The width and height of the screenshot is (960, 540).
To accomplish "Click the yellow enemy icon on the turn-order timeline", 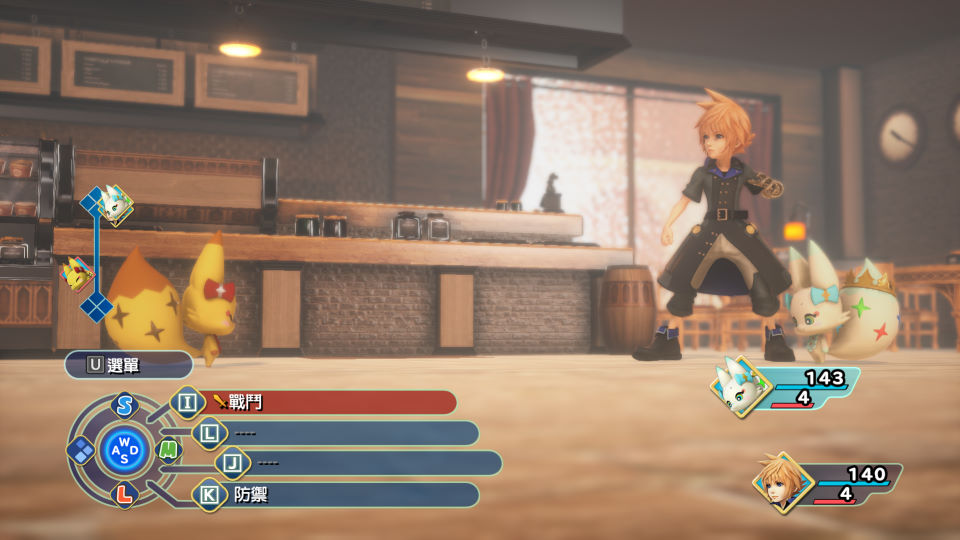I will [x=76, y=273].
